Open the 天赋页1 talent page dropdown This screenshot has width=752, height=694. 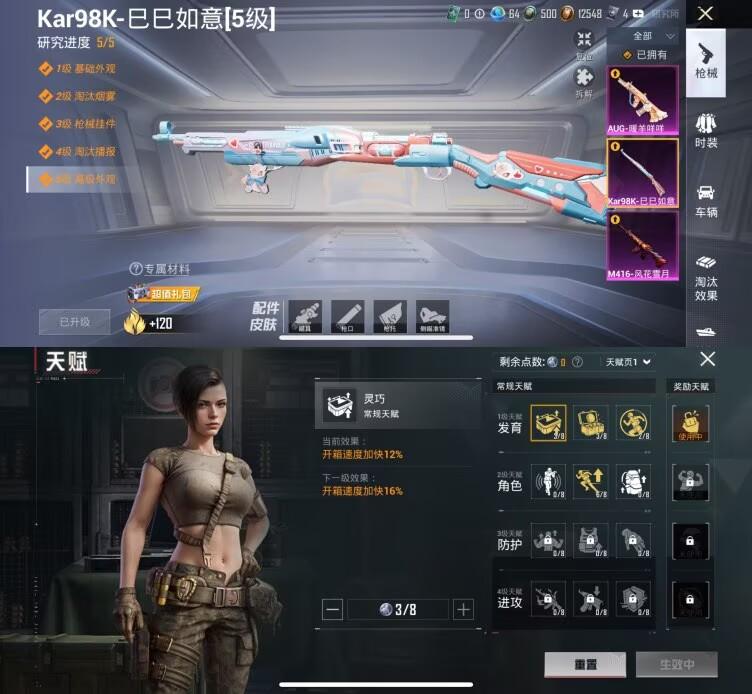point(628,361)
